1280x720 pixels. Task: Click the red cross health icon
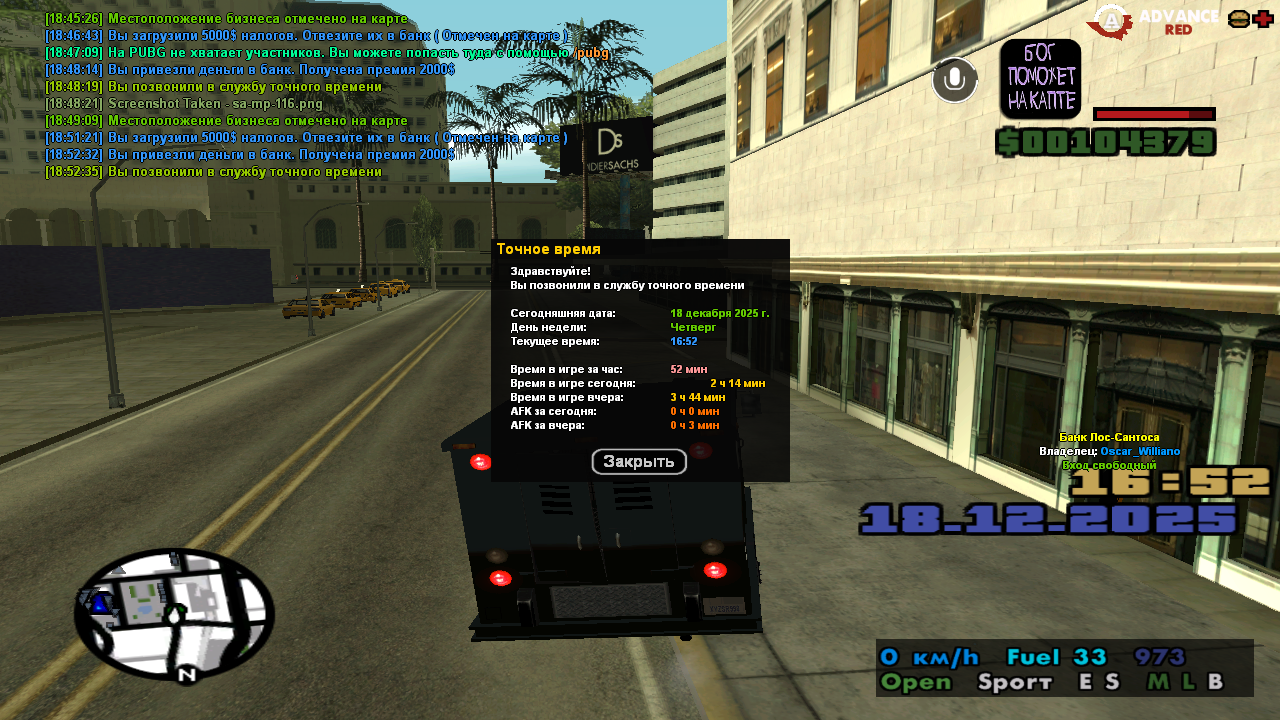click(x=1263, y=19)
